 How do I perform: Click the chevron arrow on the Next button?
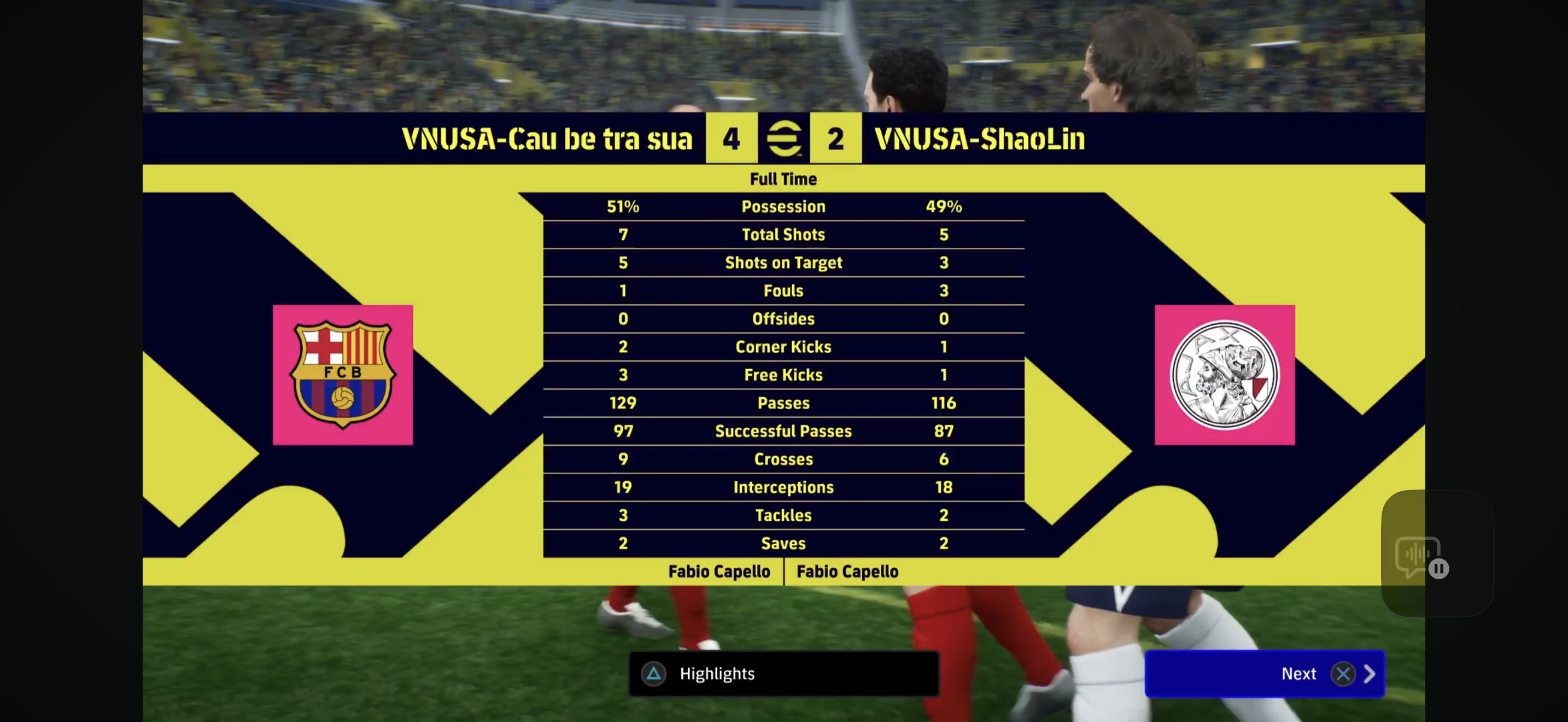[x=1370, y=674]
